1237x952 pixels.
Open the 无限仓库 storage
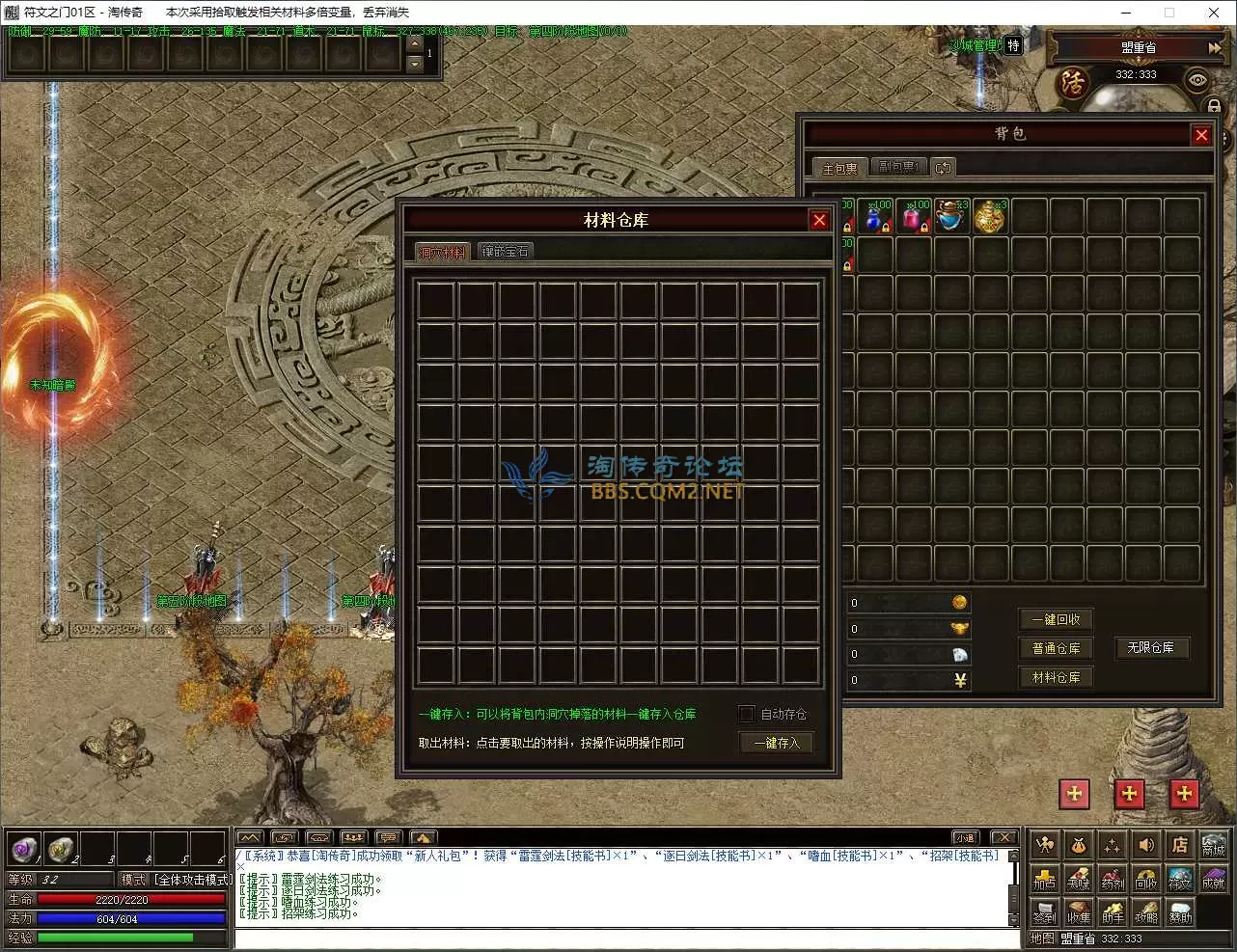pos(1150,647)
